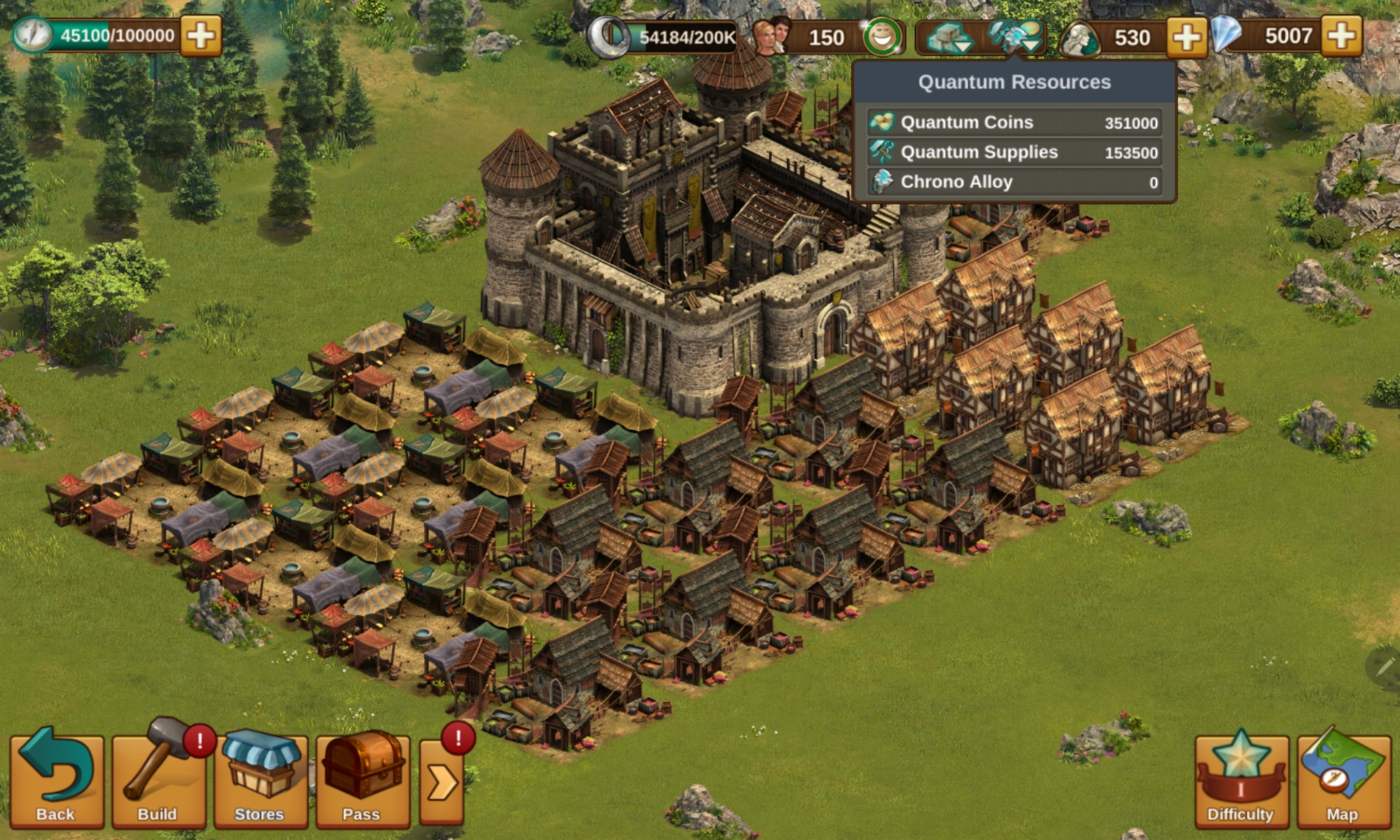The height and width of the screenshot is (840, 1400).
Task: Add quantum actions with the plus button
Action: pyautogui.click(x=201, y=36)
